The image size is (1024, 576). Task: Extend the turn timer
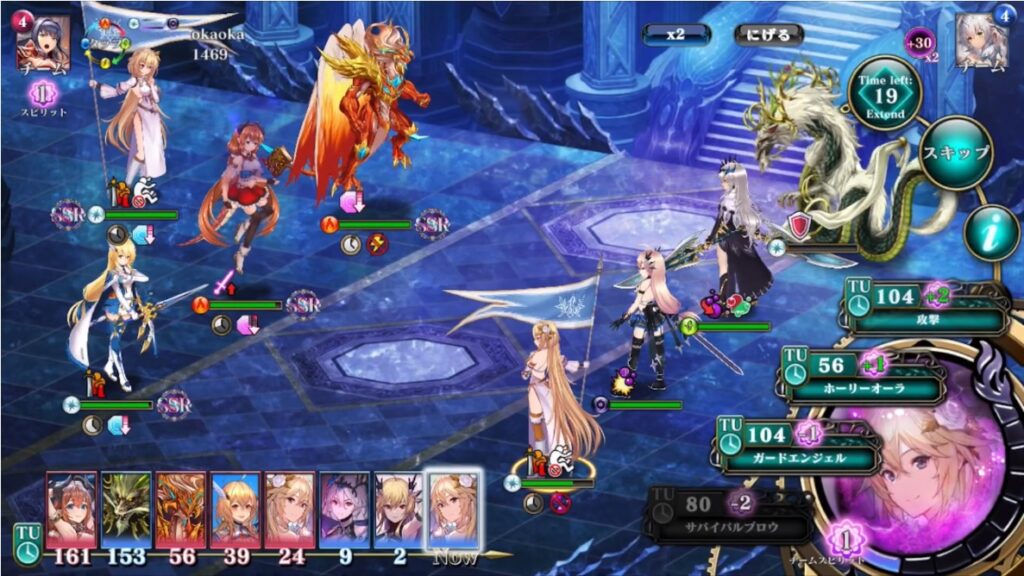(885, 97)
